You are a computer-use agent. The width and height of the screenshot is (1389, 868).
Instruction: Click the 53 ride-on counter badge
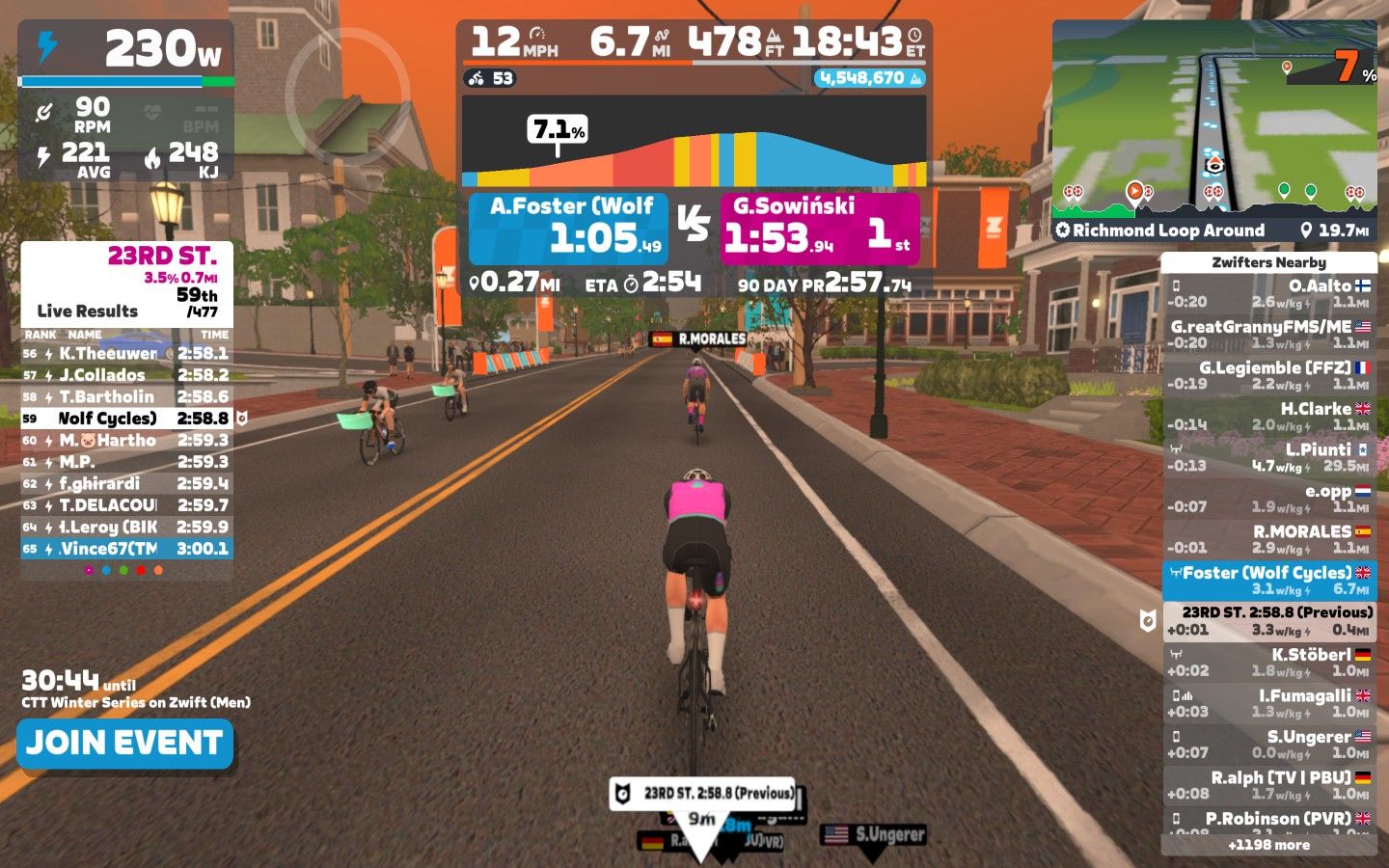491,78
